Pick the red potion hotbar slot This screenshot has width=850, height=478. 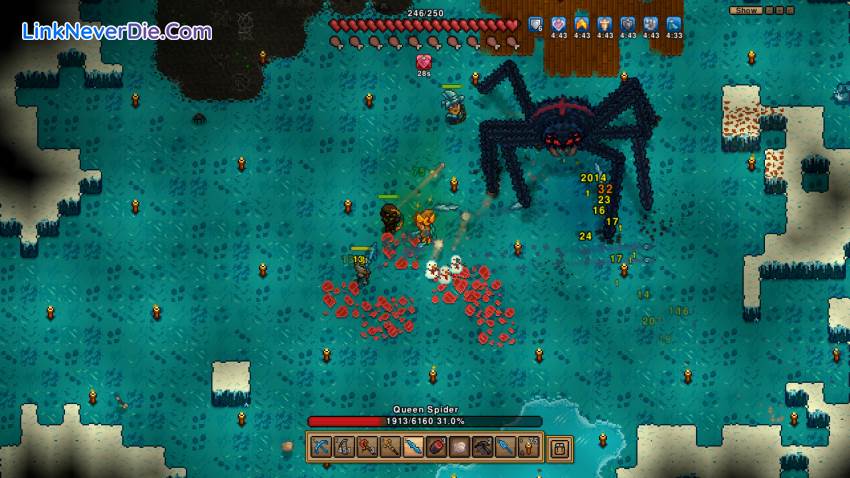click(x=437, y=446)
